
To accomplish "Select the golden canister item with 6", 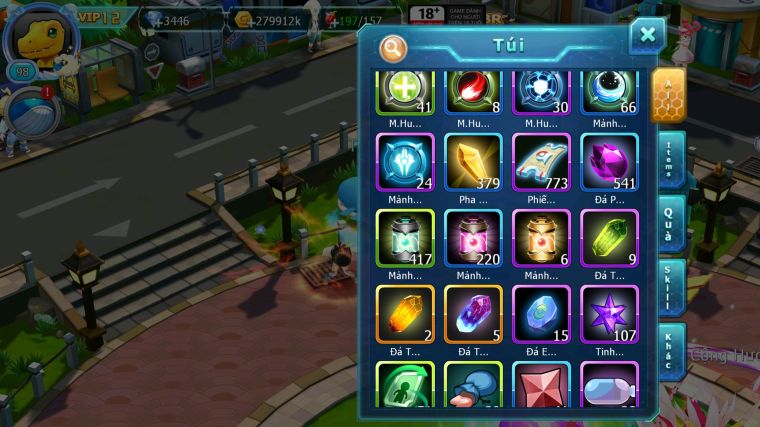I will click(541, 238).
